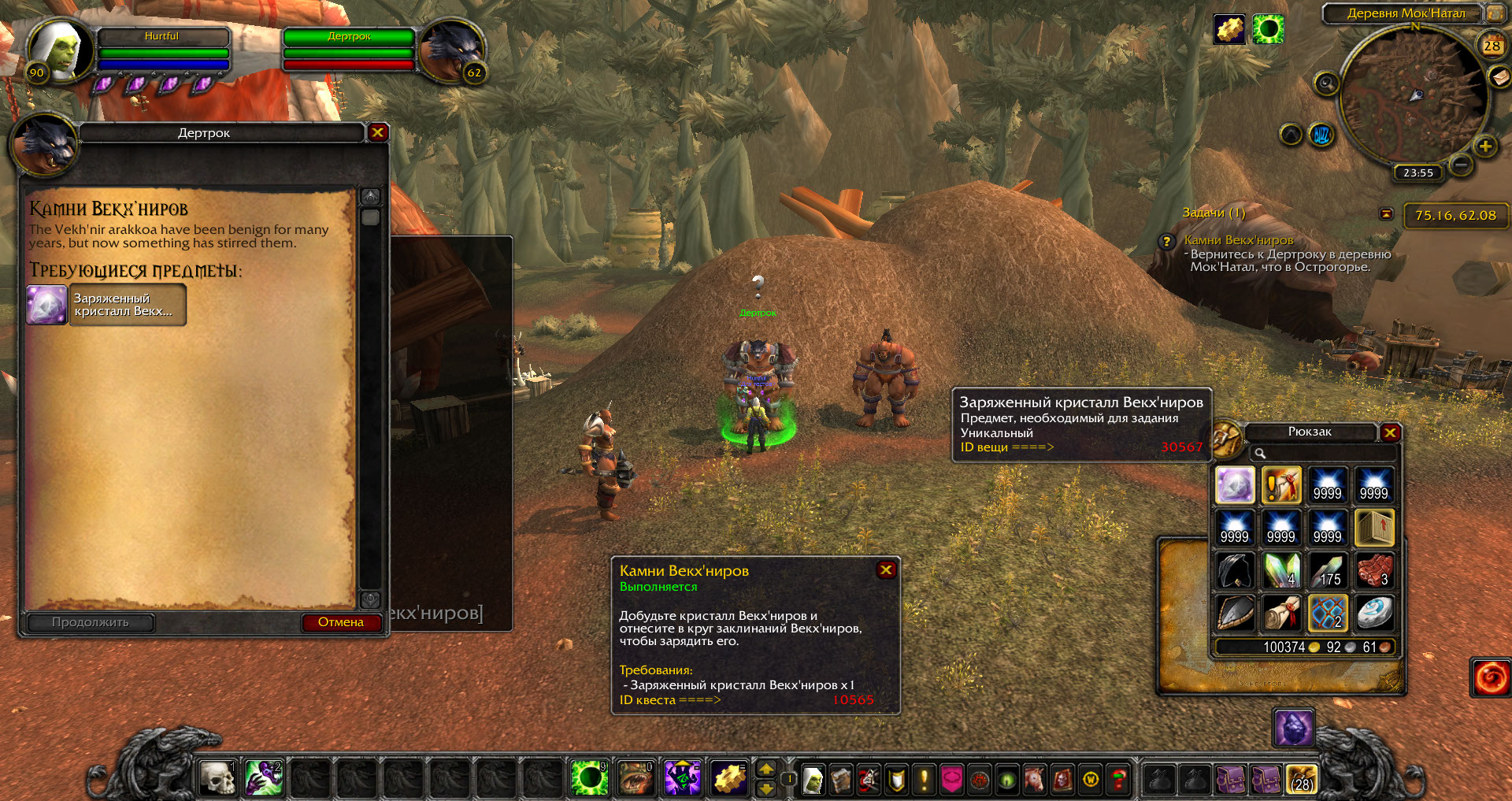Open the question mark help micro button
The width and height of the screenshot is (1512, 801).
[x=1118, y=780]
